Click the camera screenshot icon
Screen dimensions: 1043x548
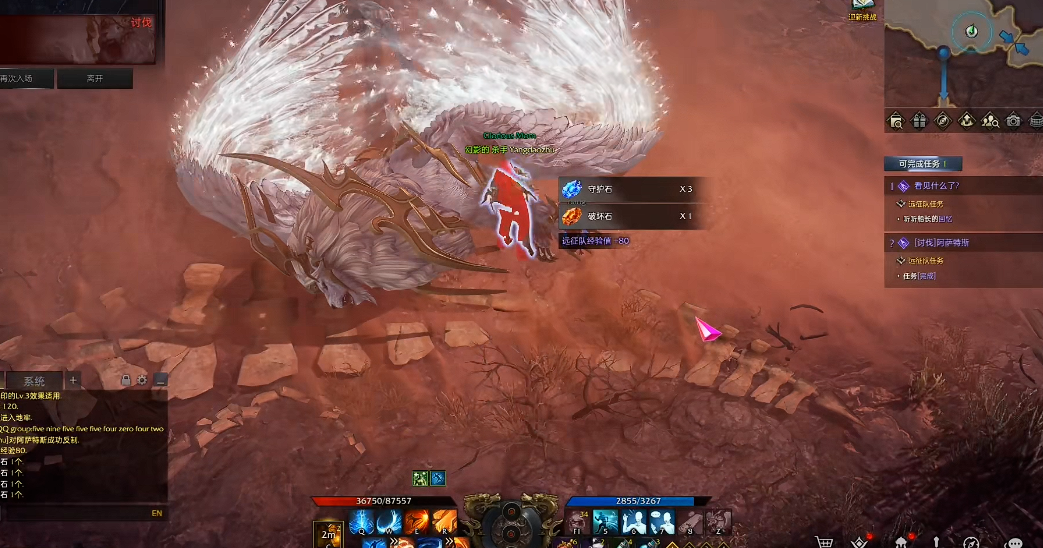1014,121
